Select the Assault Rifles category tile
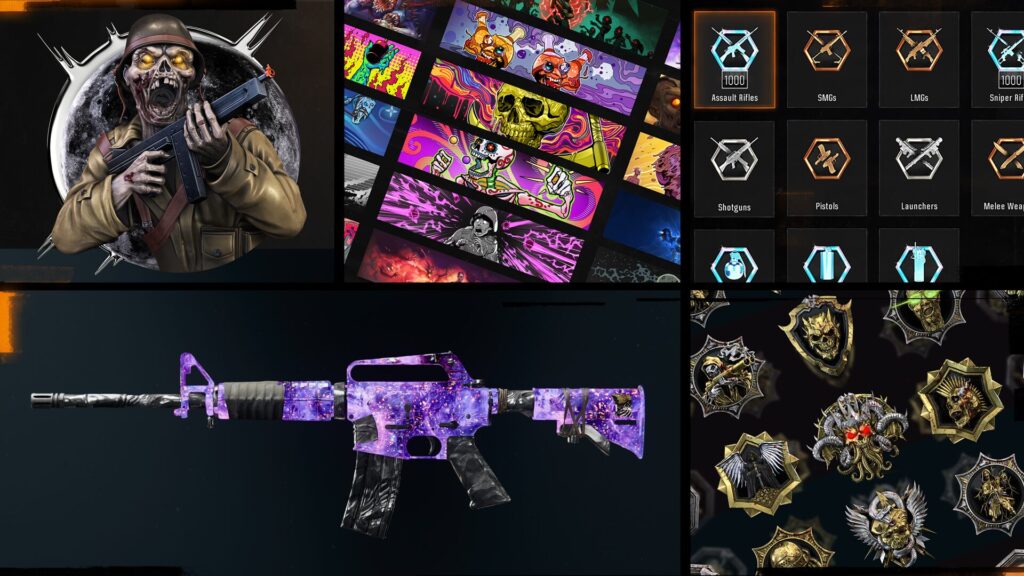This screenshot has width=1024, height=576. pyautogui.click(x=735, y=60)
